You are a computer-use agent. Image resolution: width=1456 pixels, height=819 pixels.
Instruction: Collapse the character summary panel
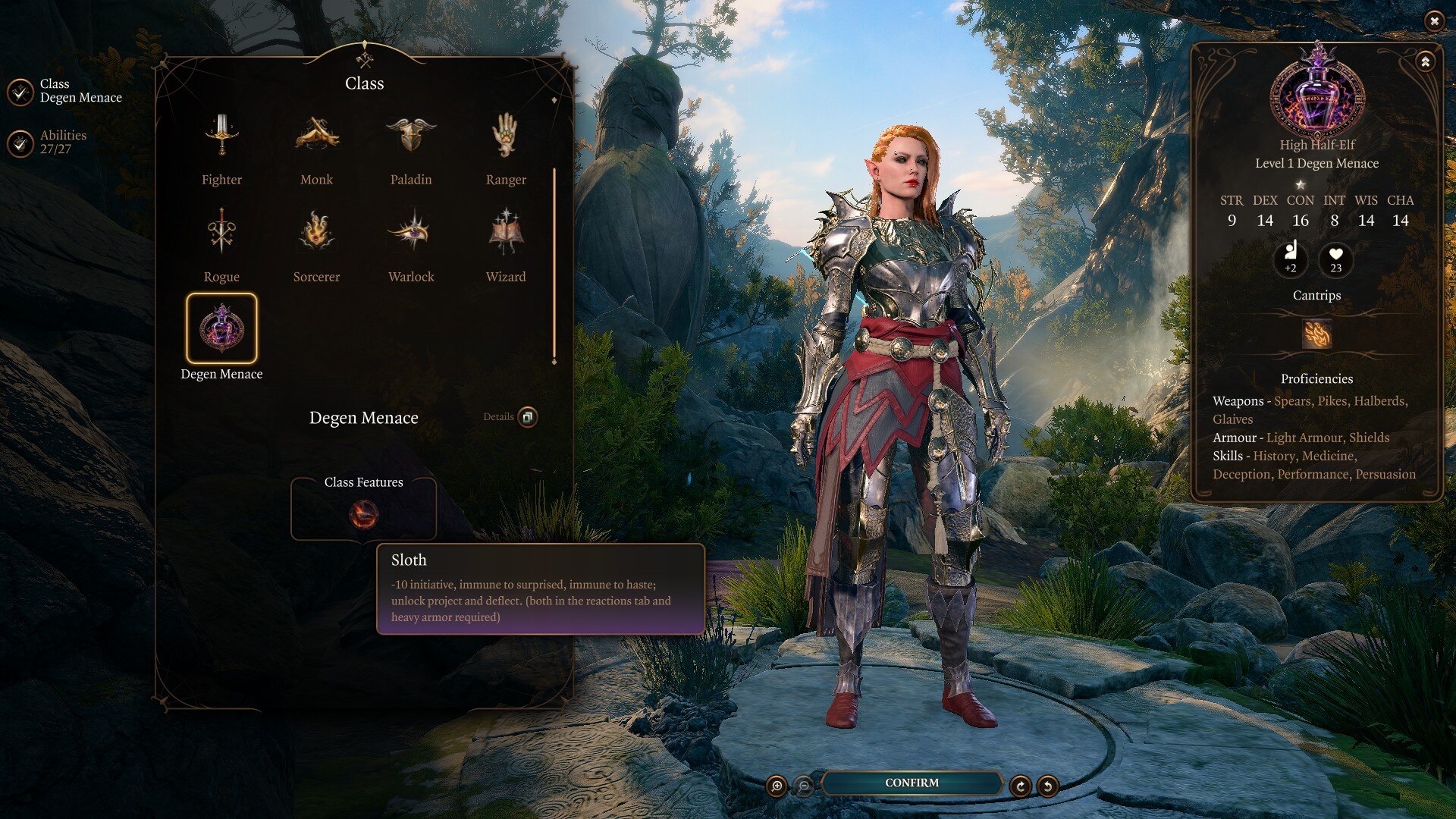coord(1425,62)
